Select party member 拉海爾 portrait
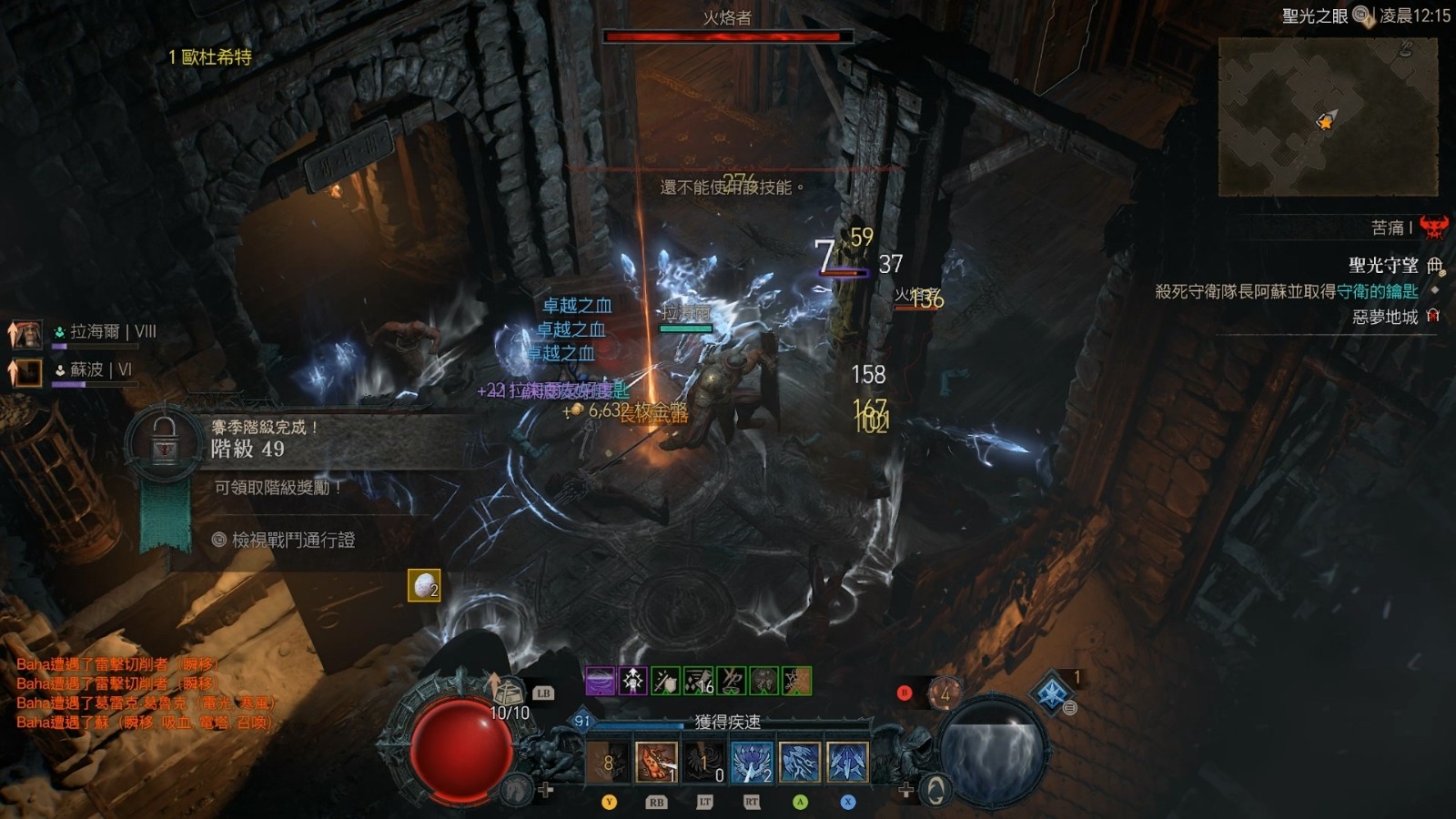1456x819 pixels. coord(28,333)
